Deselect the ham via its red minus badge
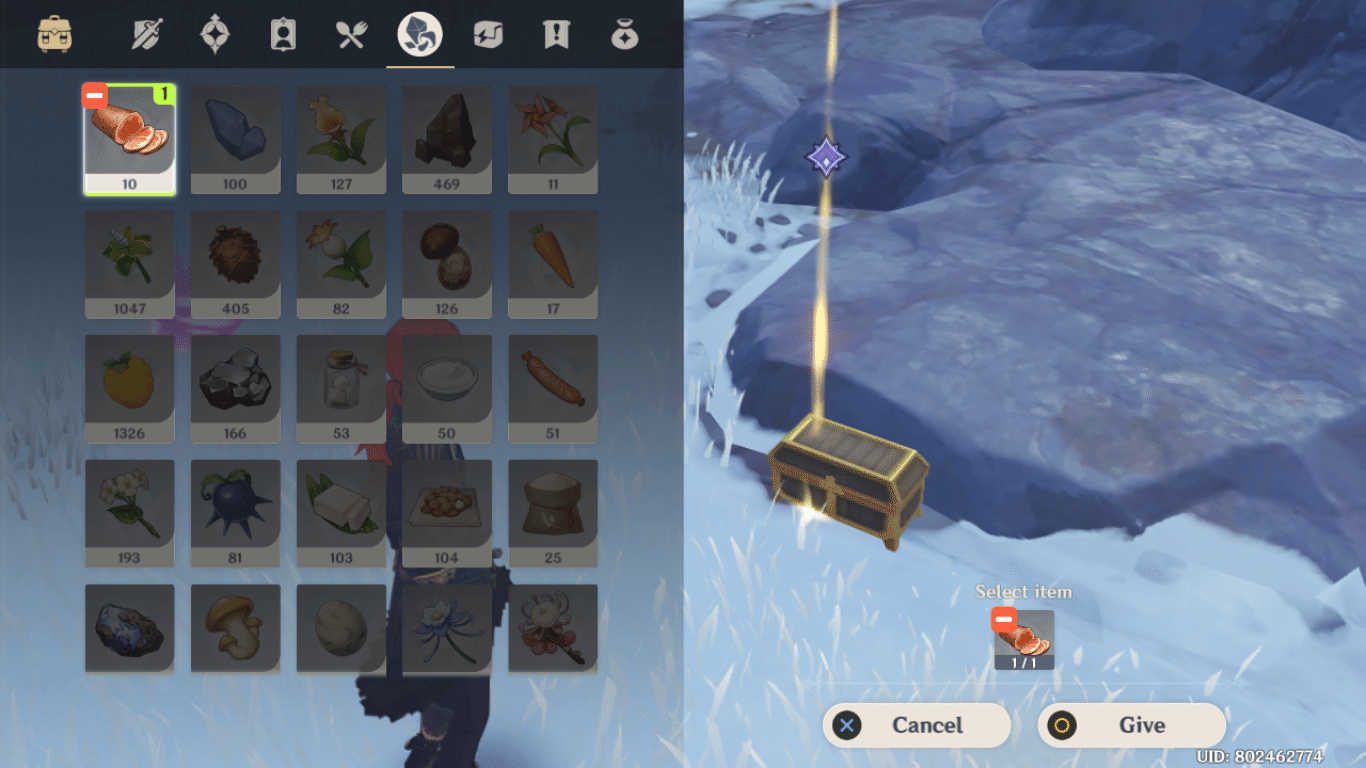This screenshot has height=768, width=1366. (x=94, y=95)
